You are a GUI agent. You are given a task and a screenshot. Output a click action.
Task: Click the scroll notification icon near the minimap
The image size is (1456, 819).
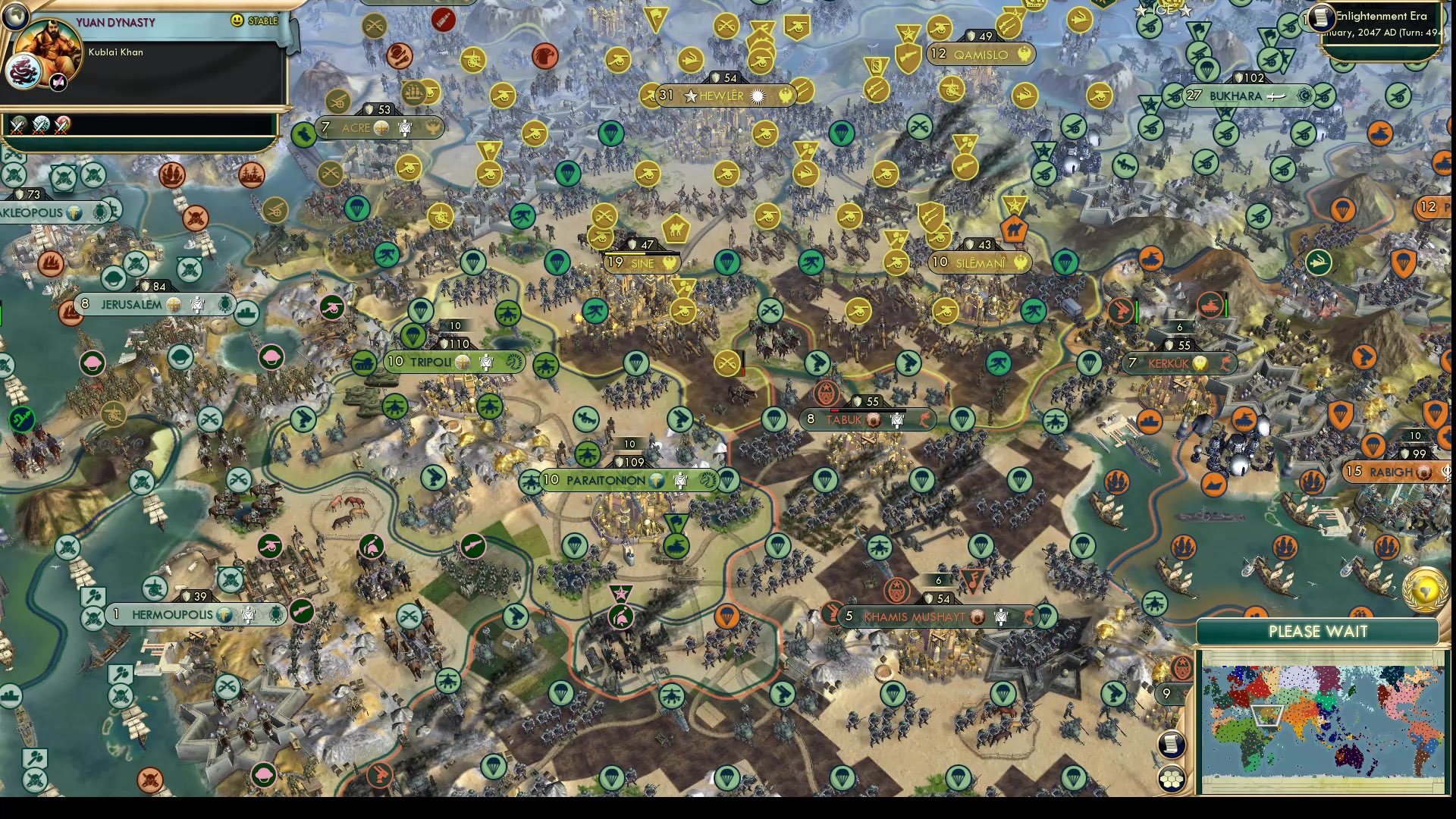[1172, 745]
